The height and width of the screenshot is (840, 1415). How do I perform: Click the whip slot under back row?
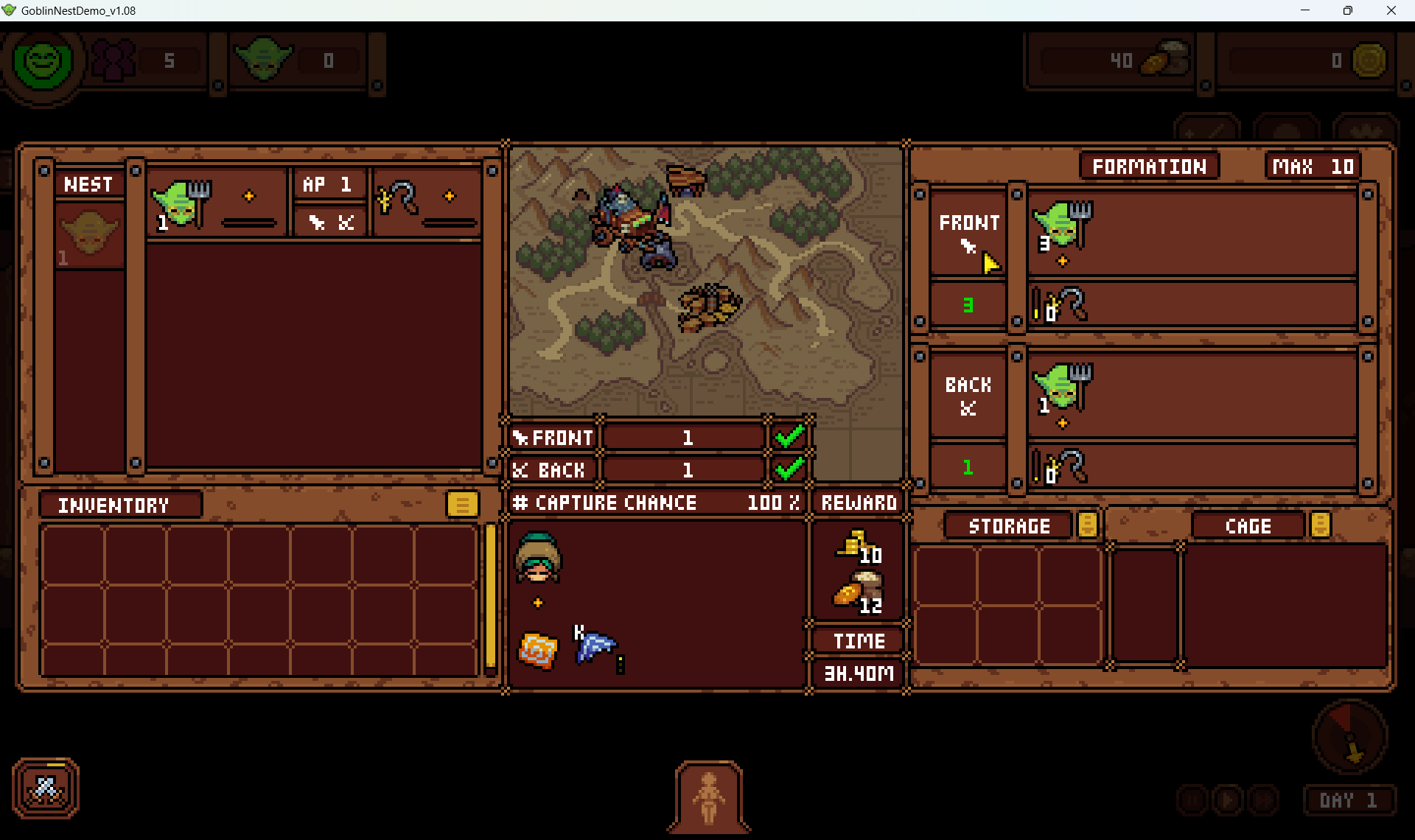(1062, 467)
